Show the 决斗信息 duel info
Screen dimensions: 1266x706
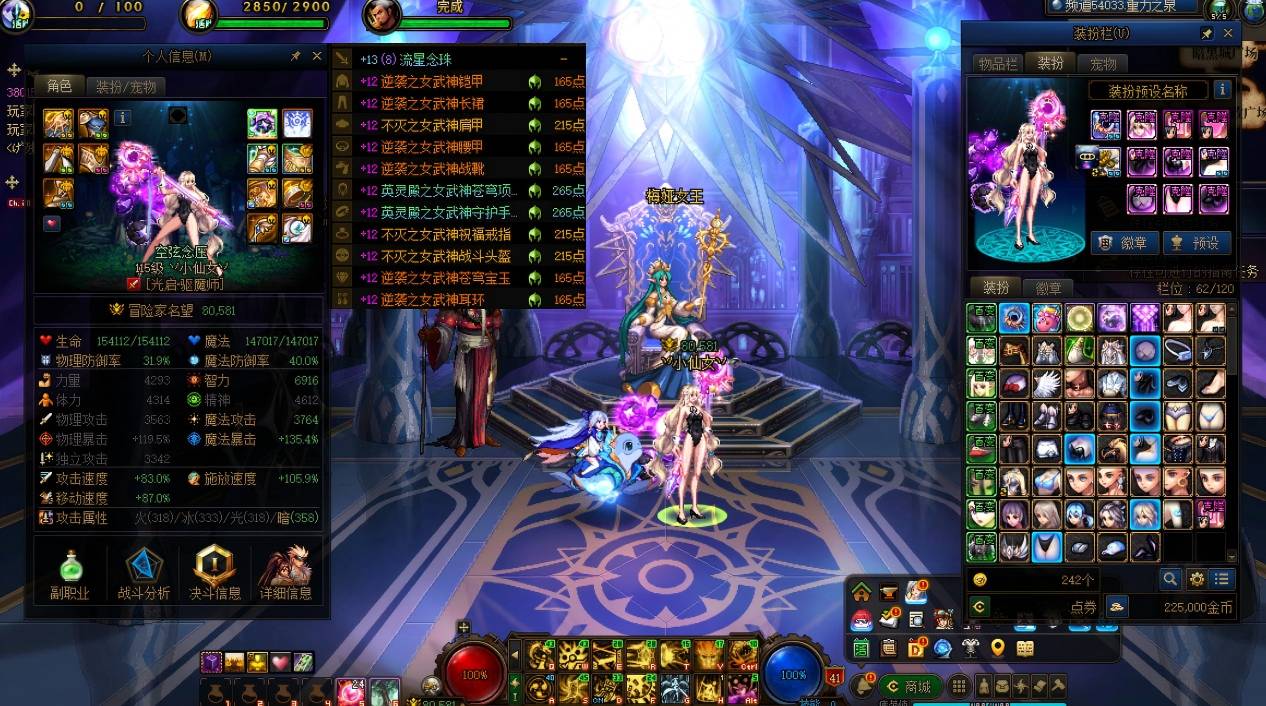[215, 576]
